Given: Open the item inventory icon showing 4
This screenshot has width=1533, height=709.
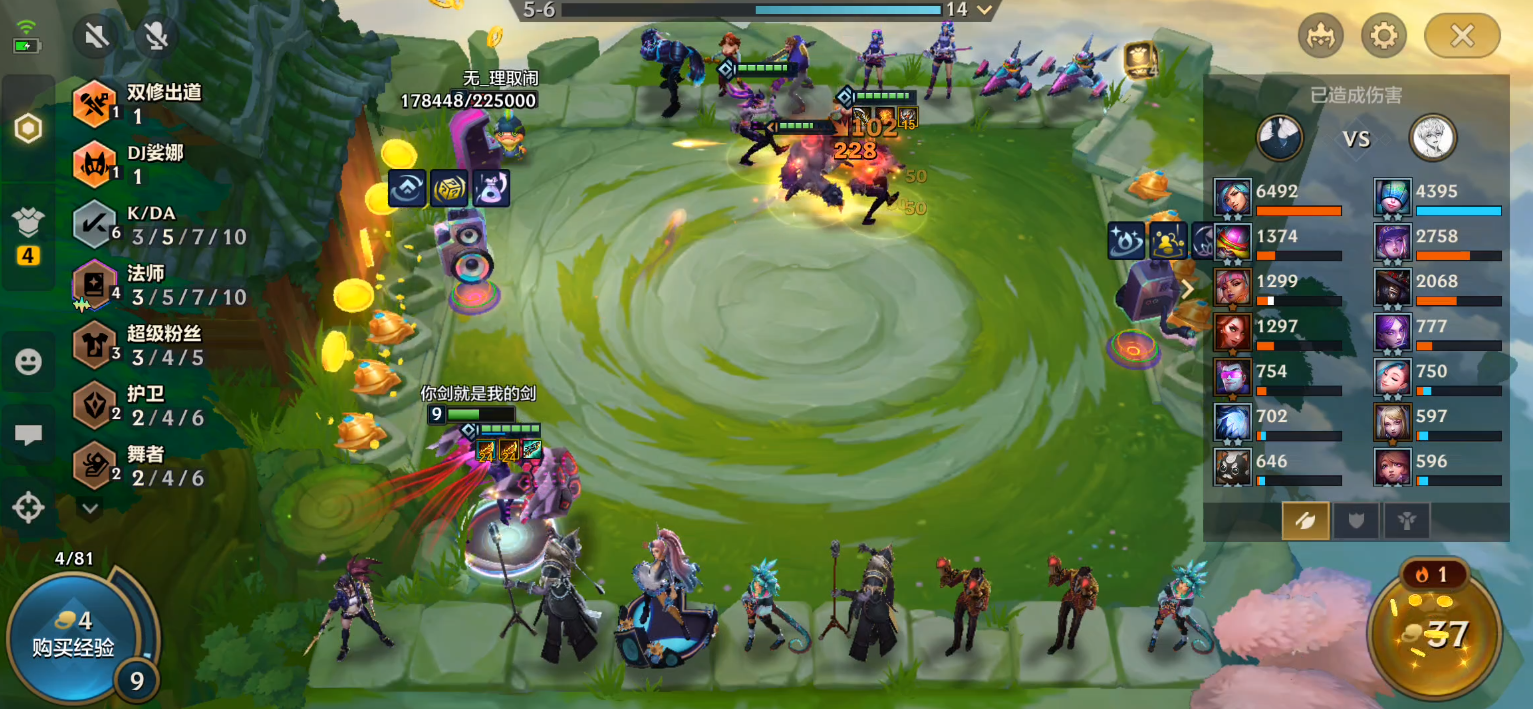Looking at the screenshot, I should click(28, 236).
